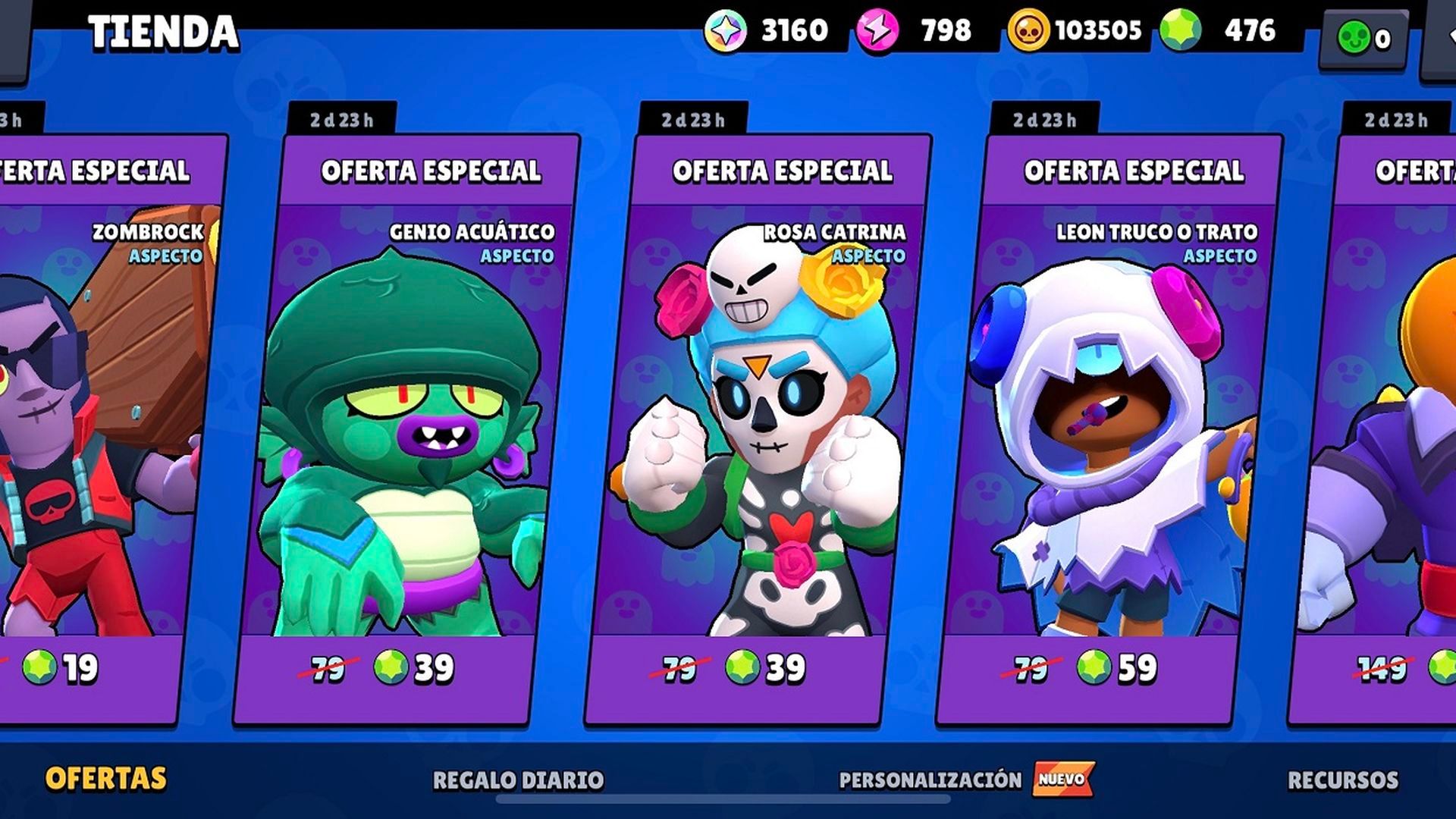
Task: Open the Regalo Diario tab
Action: (x=518, y=780)
